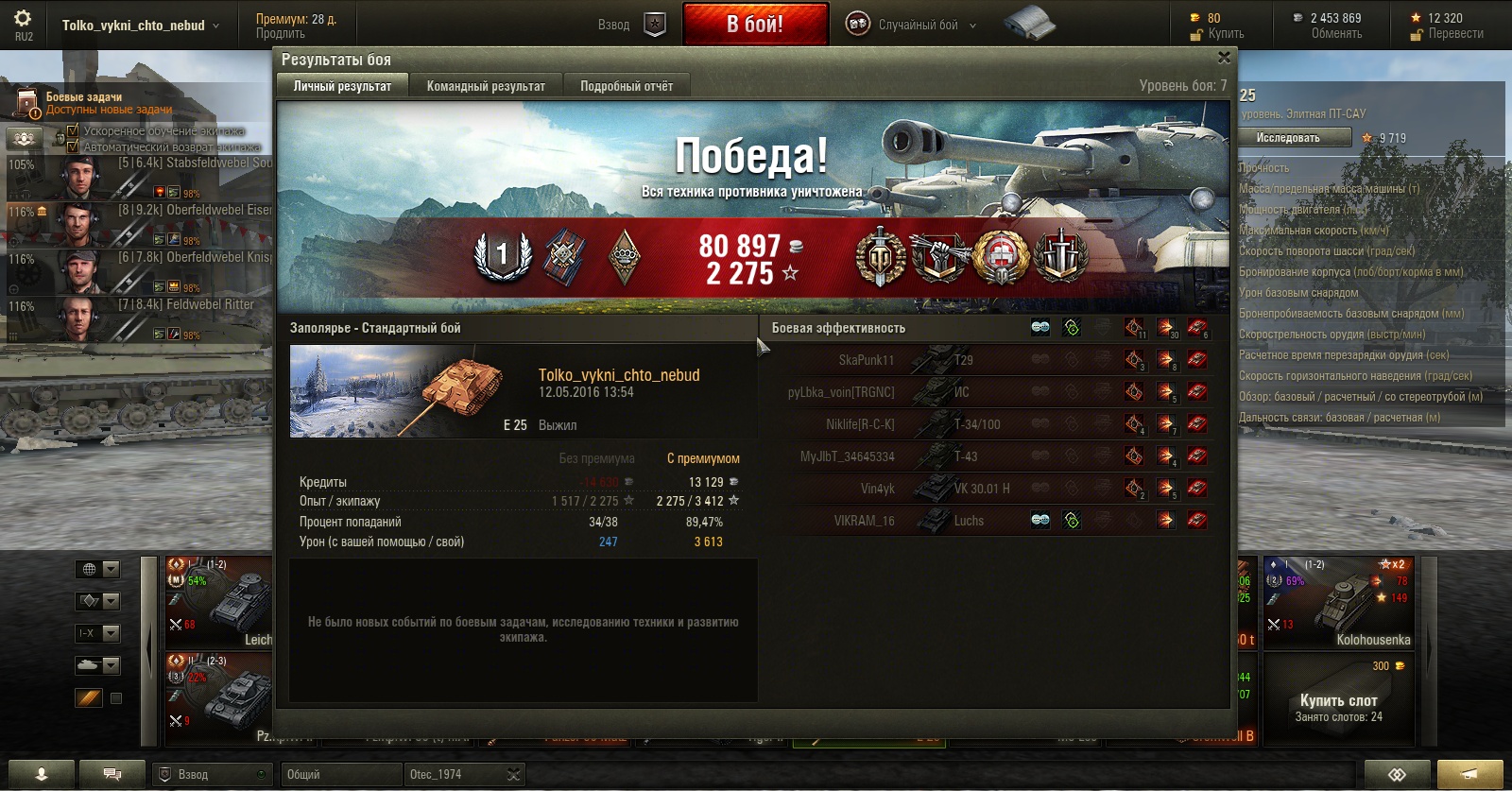
Task: Create a platoon via Взвод at top
Action: pyautogui.click(x=631, y=25)
